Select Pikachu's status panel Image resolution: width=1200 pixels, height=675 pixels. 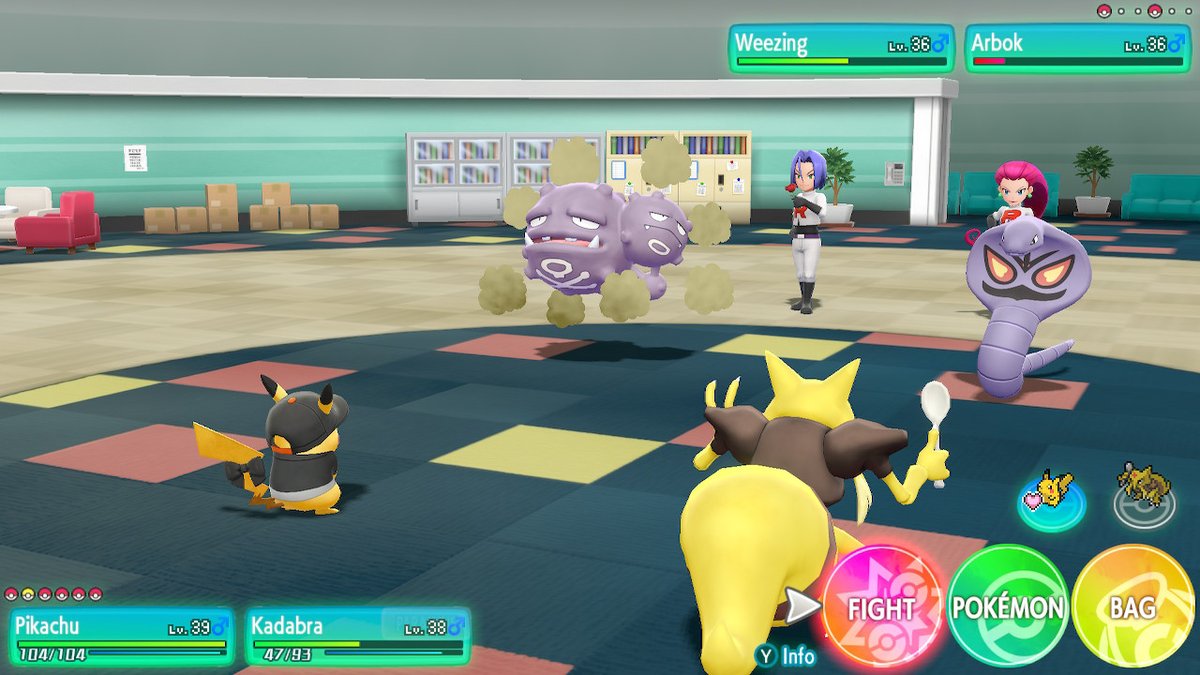(122, 637)
